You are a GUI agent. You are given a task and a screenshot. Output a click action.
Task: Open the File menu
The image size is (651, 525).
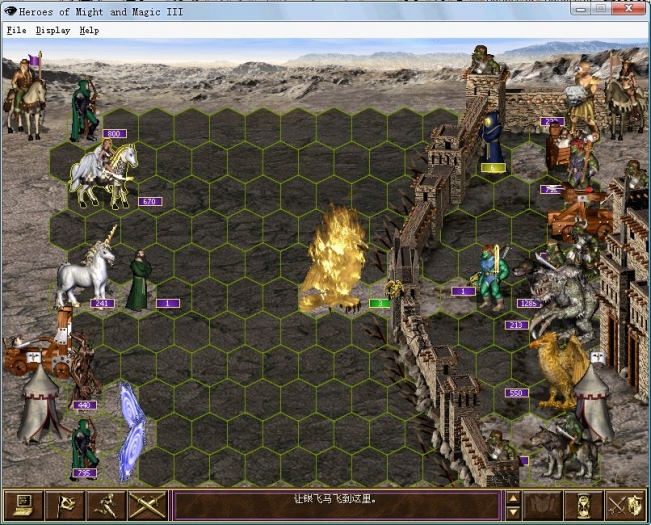16,30
